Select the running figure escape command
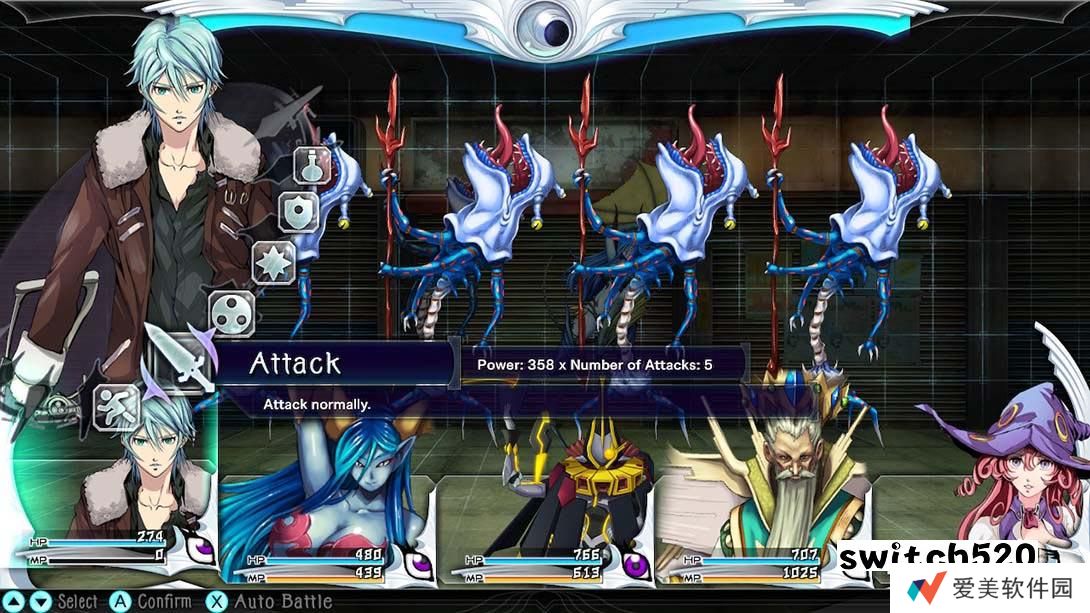This screenshot has height=613, width=1090. coord(115,407)
